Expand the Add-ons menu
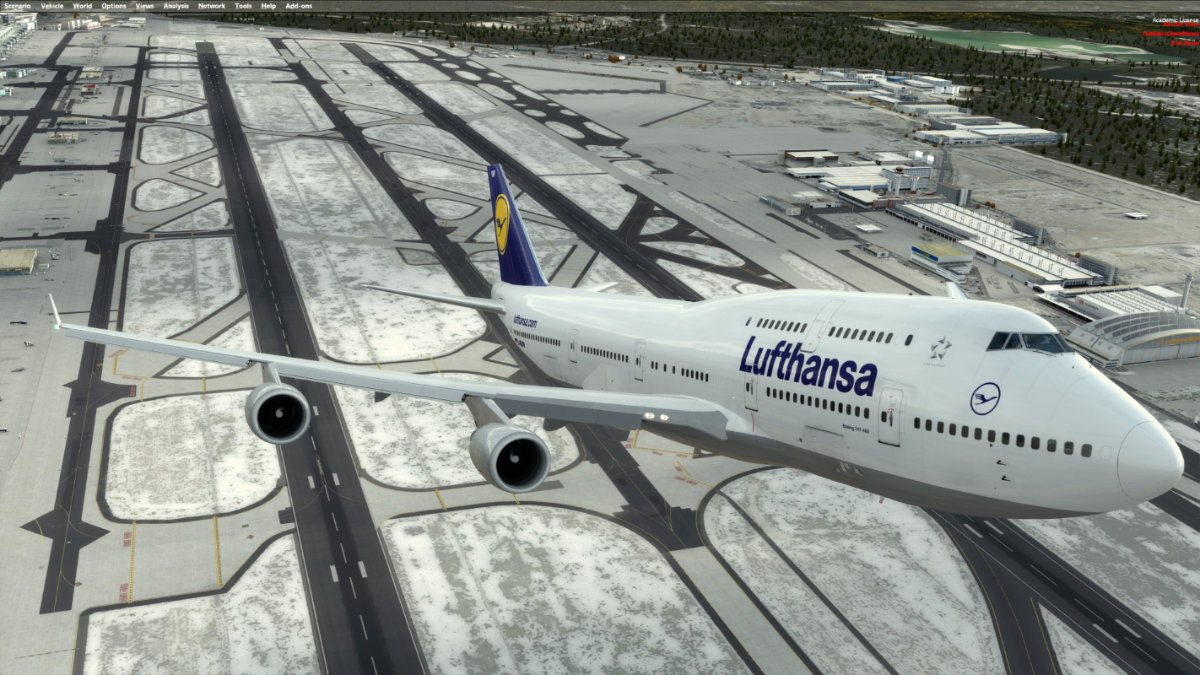 (x=298, y=6)
